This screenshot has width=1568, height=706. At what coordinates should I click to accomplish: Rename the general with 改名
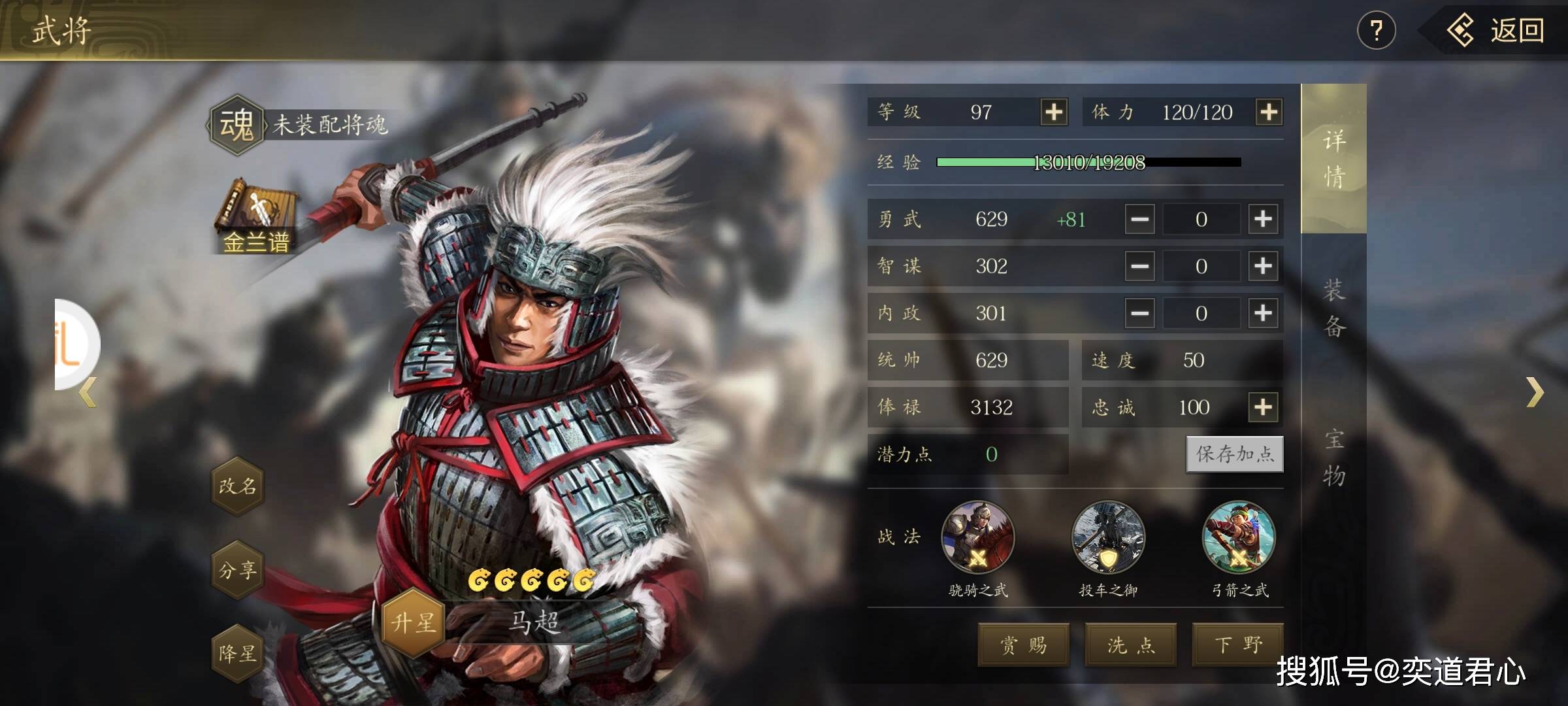tap(238, 486)
